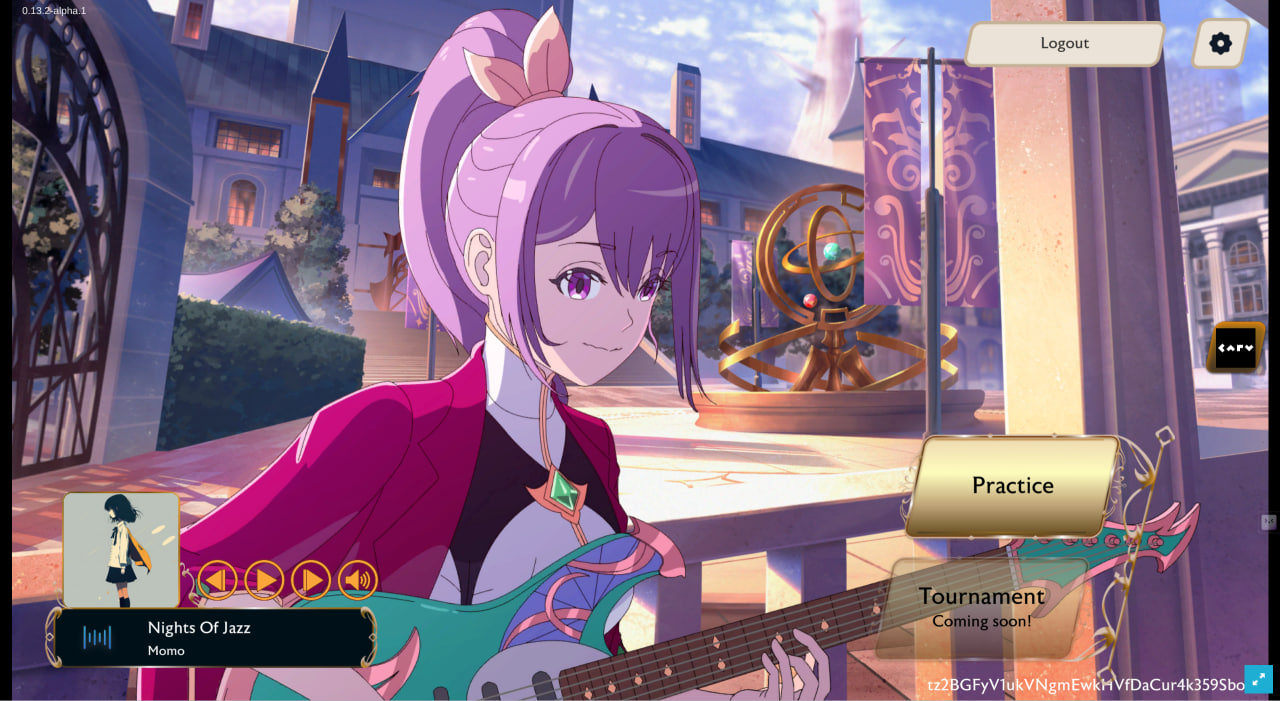
Task: Log out using the Logout button
Action: tap(1064, 44)
